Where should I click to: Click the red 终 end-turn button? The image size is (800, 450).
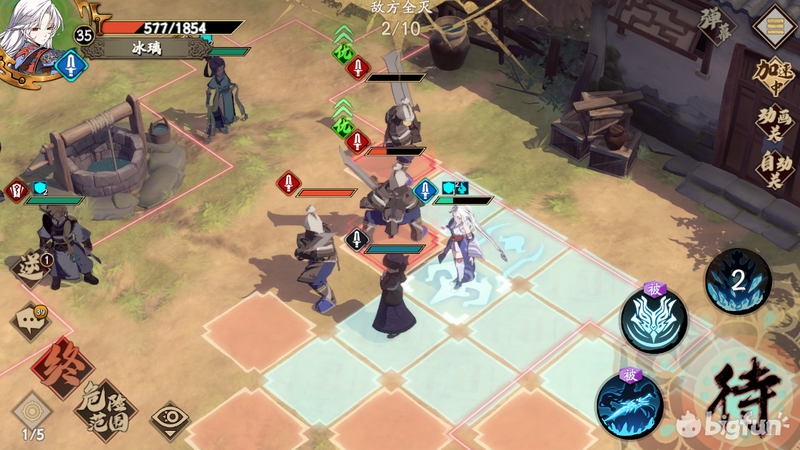(x=62, y=366)
